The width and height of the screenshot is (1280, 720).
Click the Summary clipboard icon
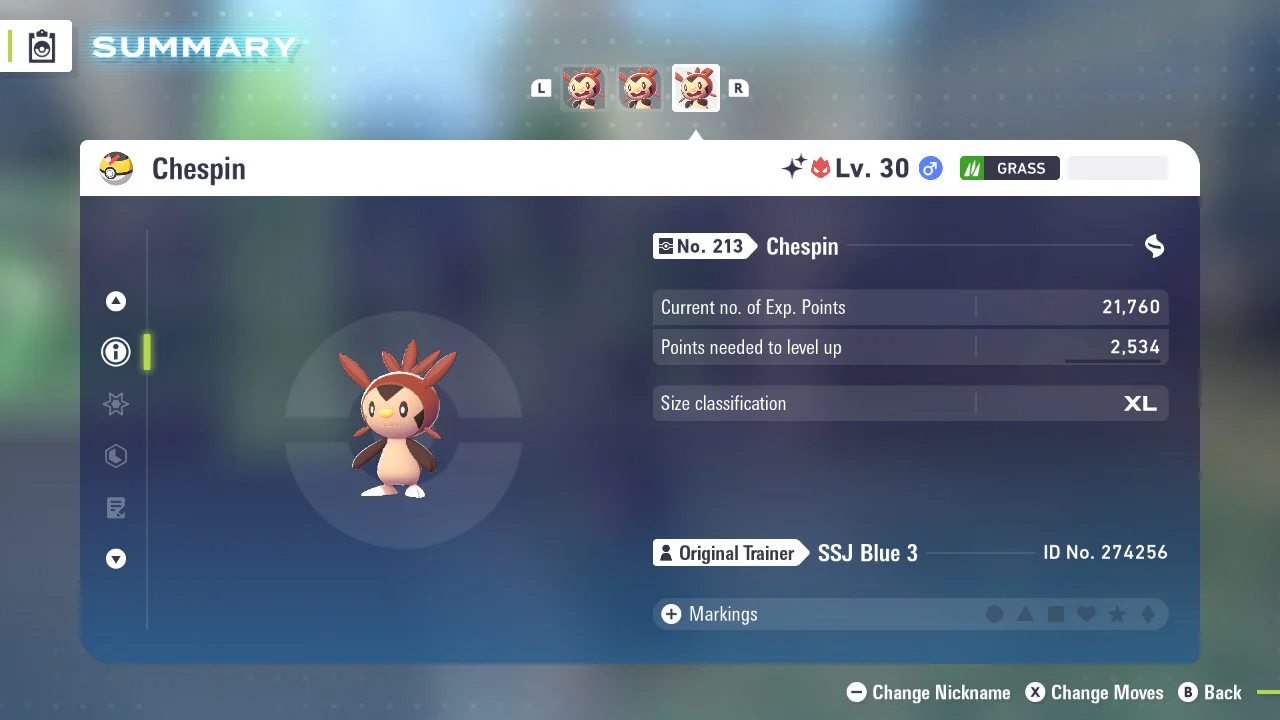coord(41,46)
